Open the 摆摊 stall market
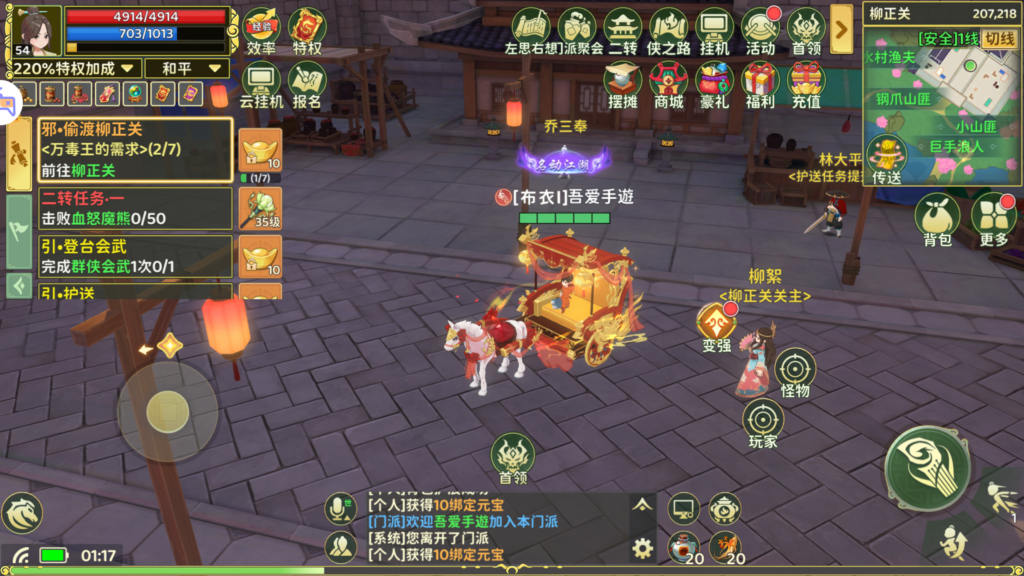Image resolution: width=1024 pixels, height=576 pixels. tap(623, 83)
